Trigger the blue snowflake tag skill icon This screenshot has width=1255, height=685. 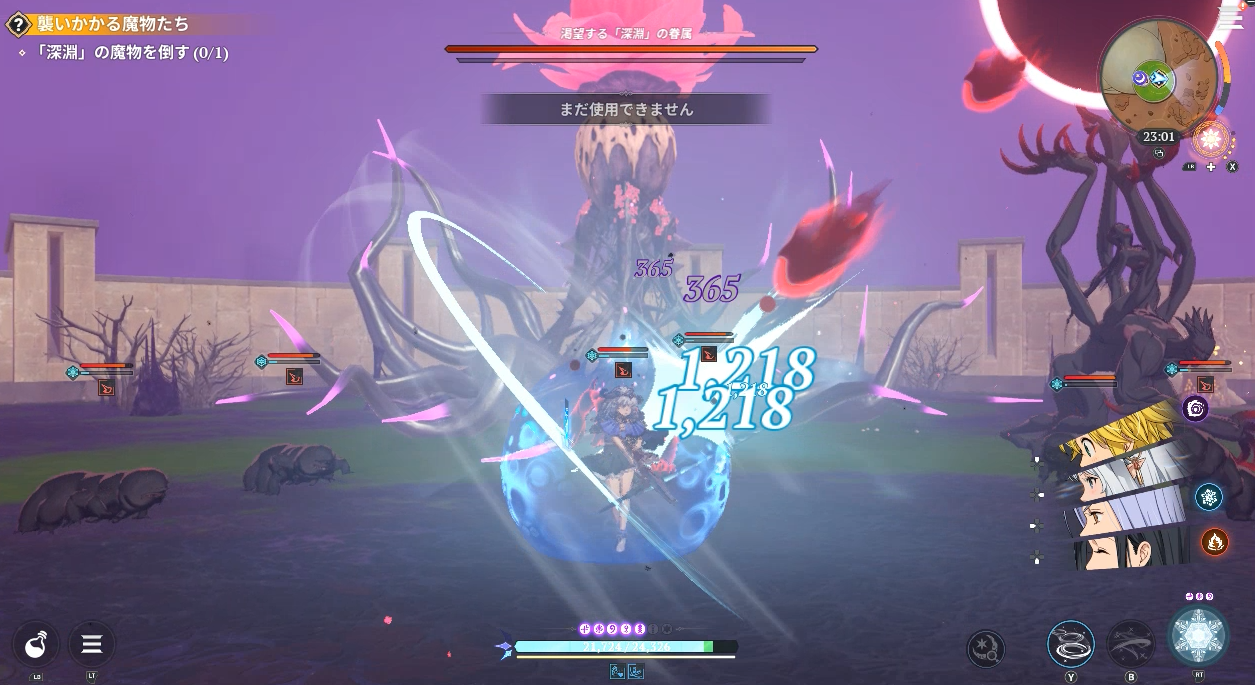pos(1209,497)
